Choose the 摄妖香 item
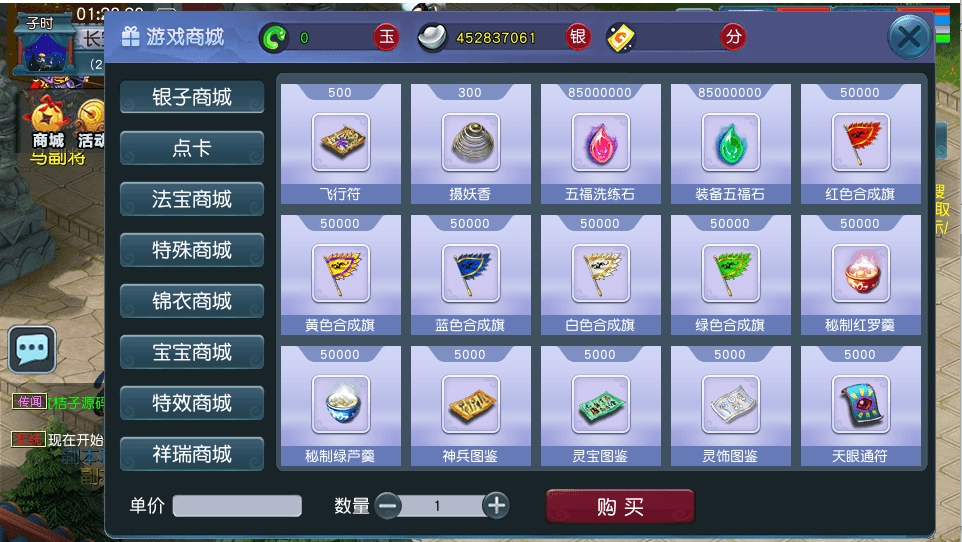 pos(470,143)
